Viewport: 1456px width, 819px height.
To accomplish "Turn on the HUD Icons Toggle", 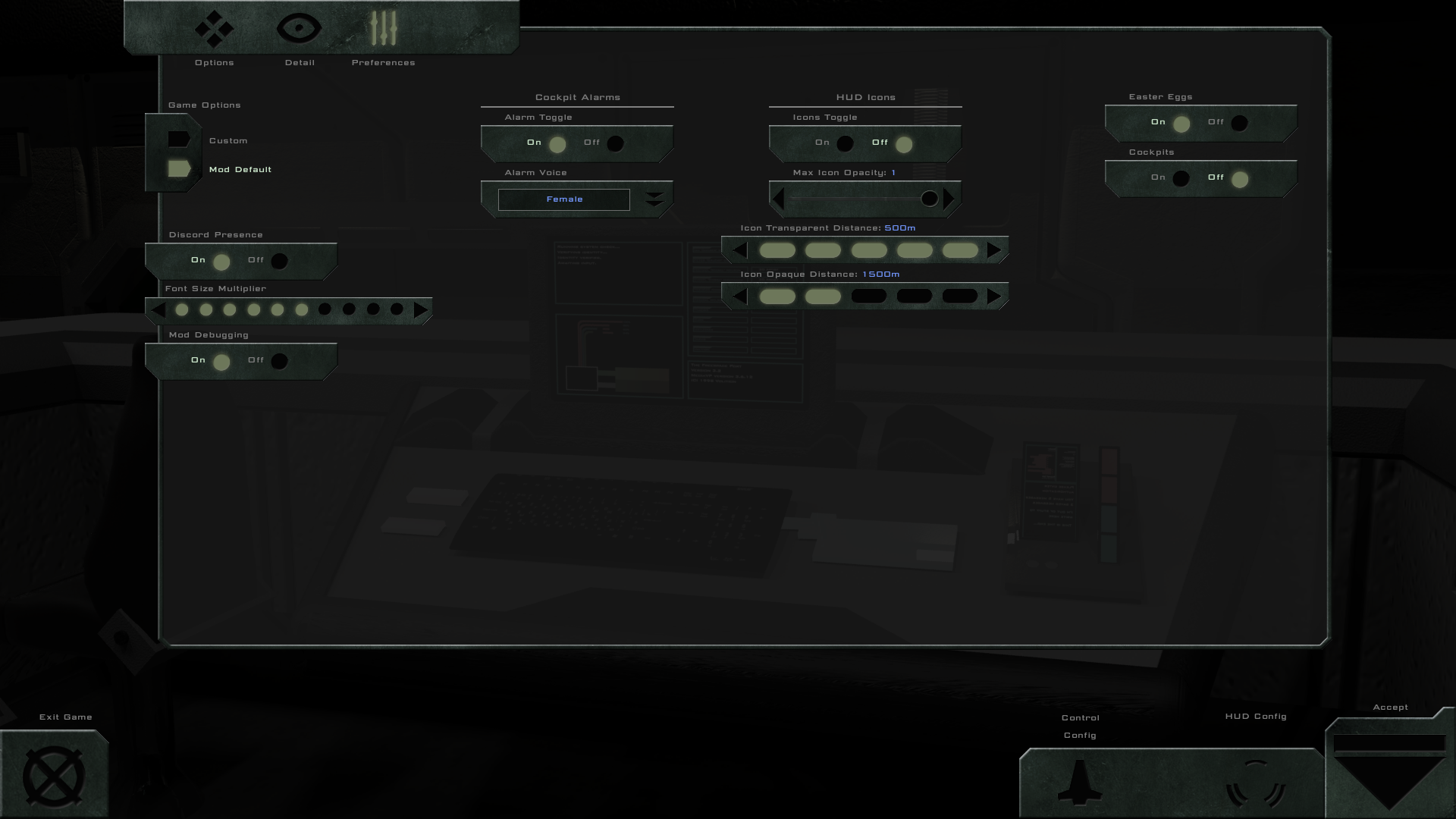I will coord(846,143).
